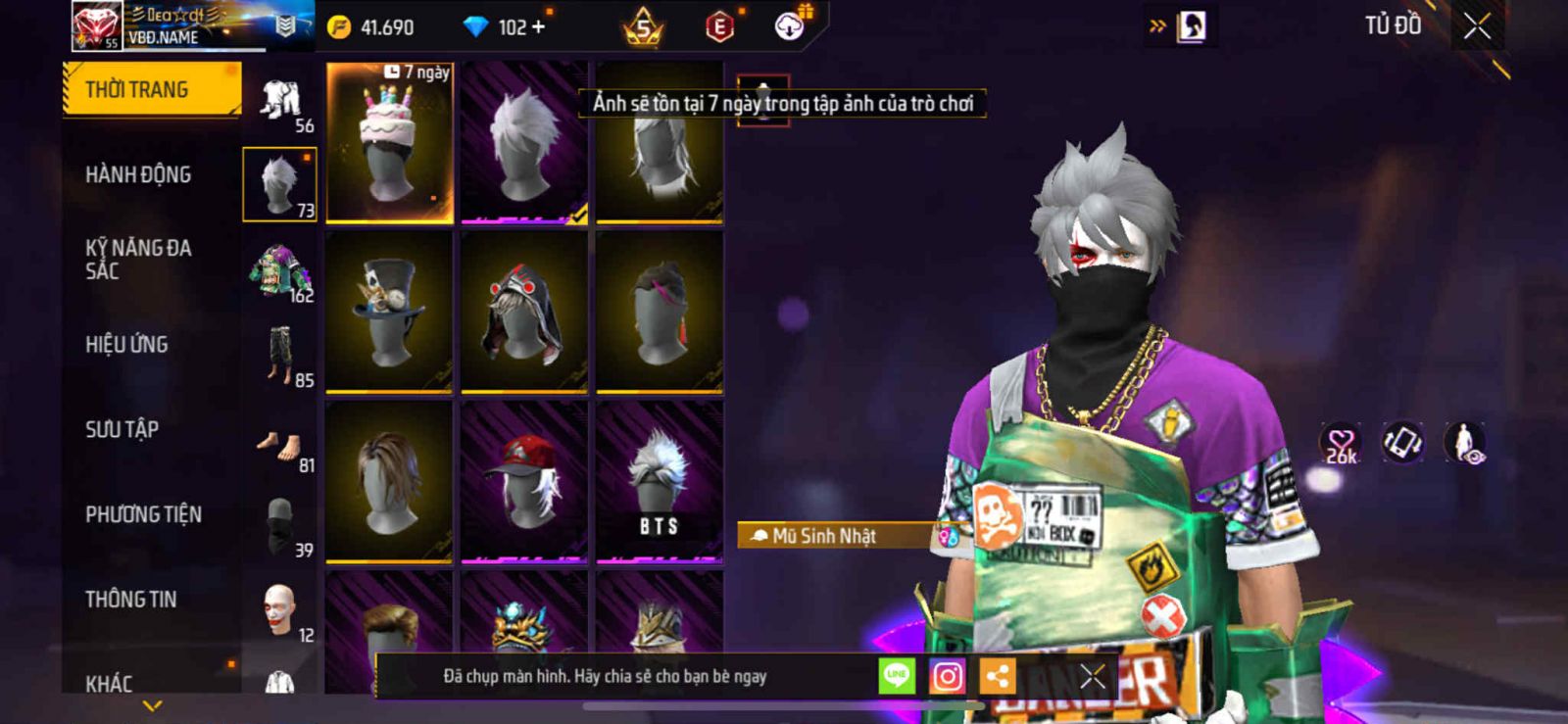Select the birthday cake hat item

389,142
